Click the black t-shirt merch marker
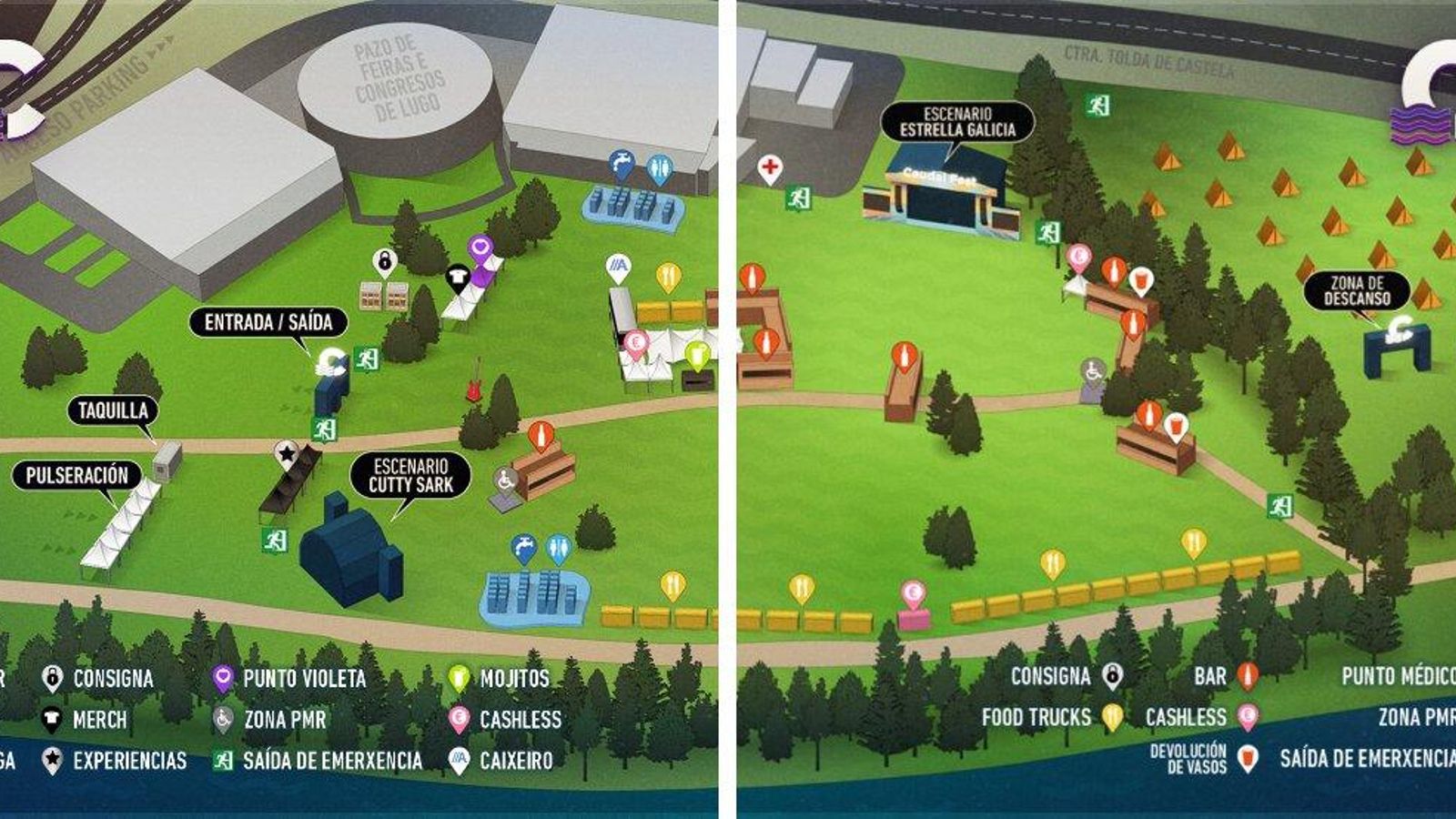This screenshot has width=1456, height=819. pos(457,276)
